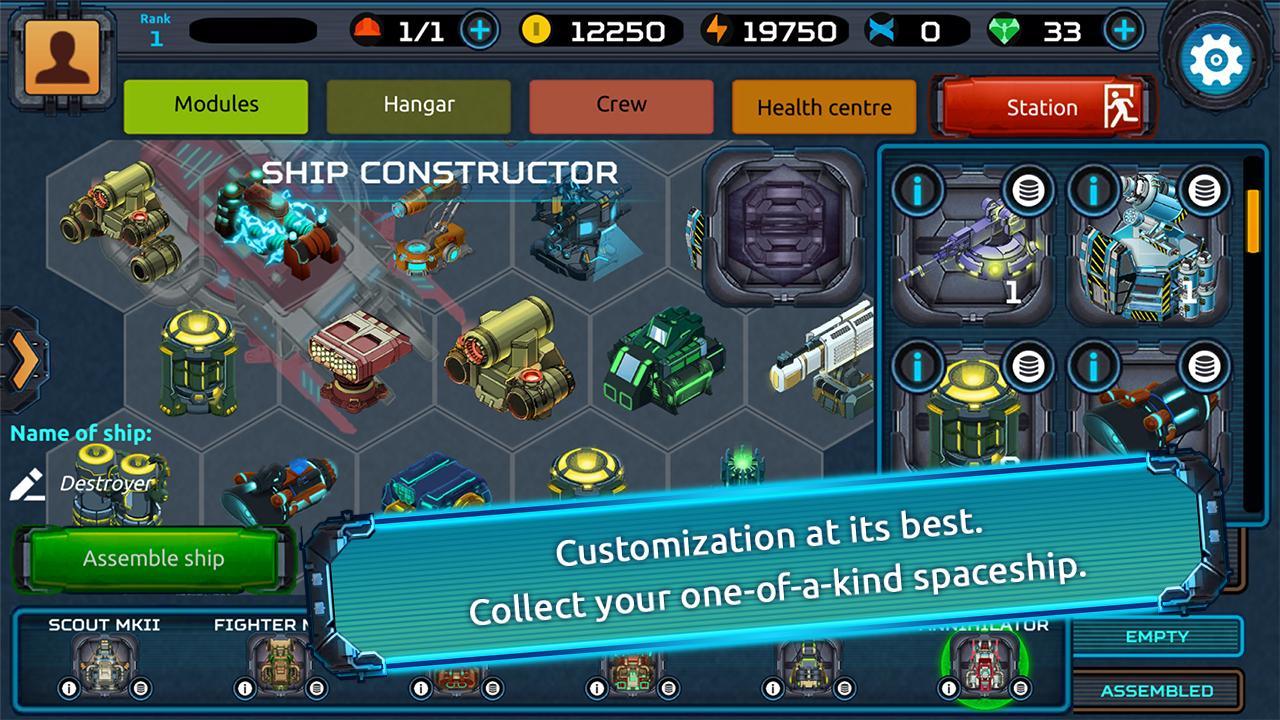
Task: View info on yellow generator module
Action: 920,368
